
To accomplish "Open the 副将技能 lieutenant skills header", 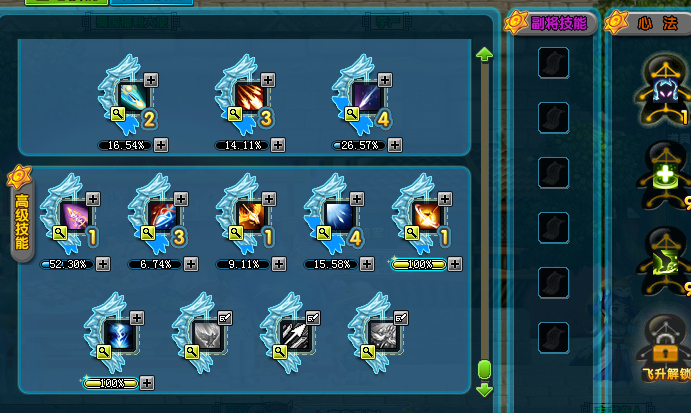I will coord(553,22).
